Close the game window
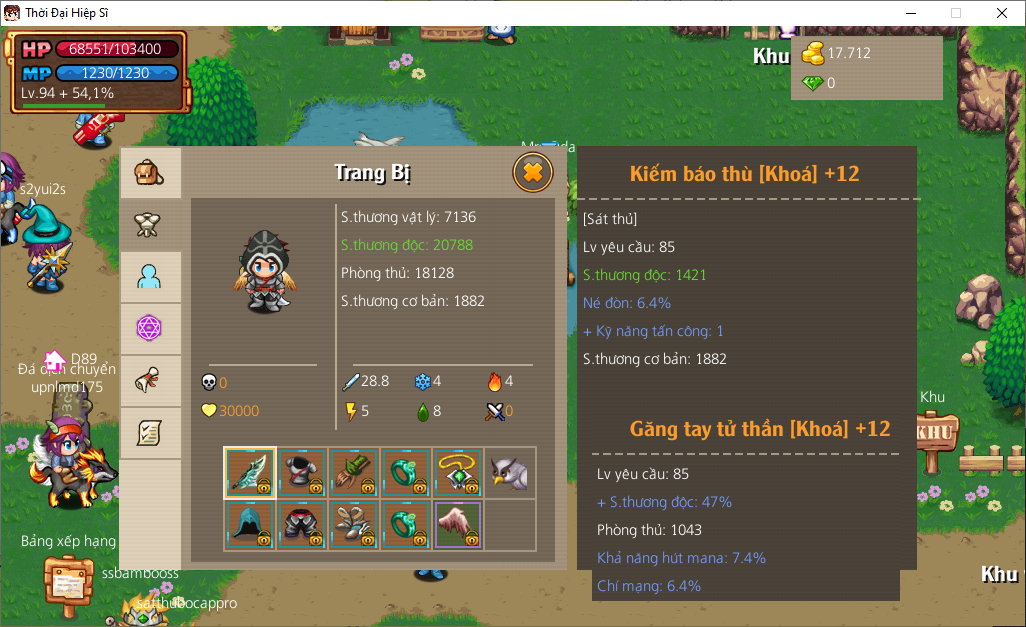 tap(1001, 13)
